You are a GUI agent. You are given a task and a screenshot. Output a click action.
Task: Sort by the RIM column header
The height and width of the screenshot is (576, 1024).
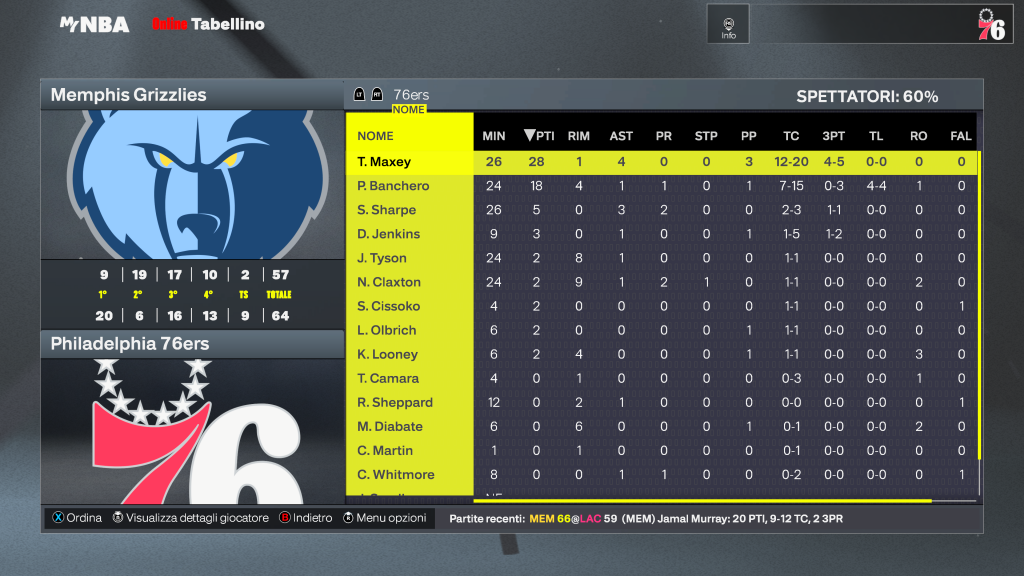click(578, 136)
